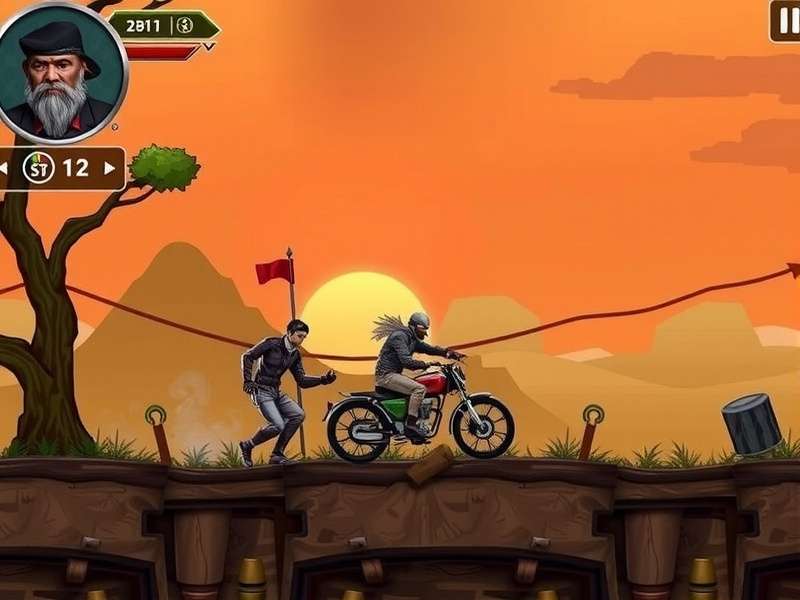
Task: Expand the small chevron beside the red bar
Action: click(x=208, y=46)
